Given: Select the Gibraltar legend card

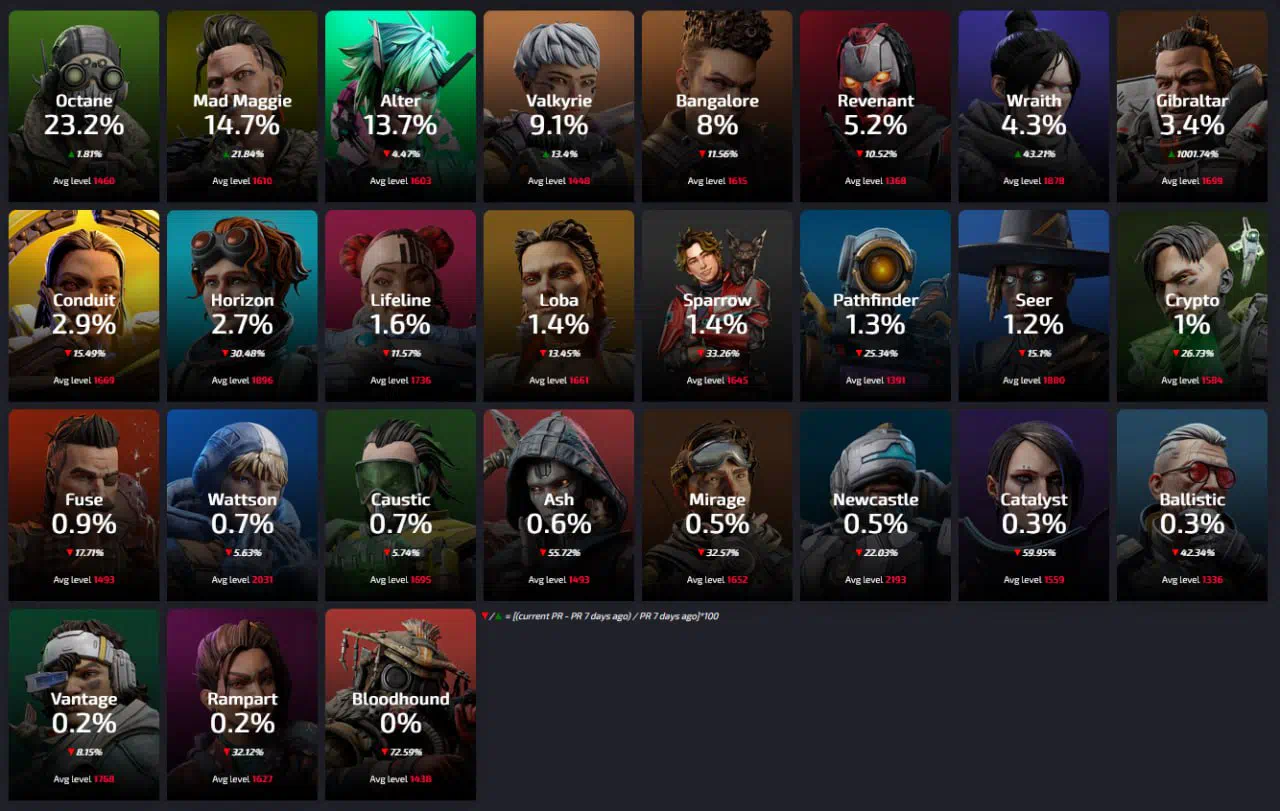Looking at the screenshot, I should [1192, 106].
